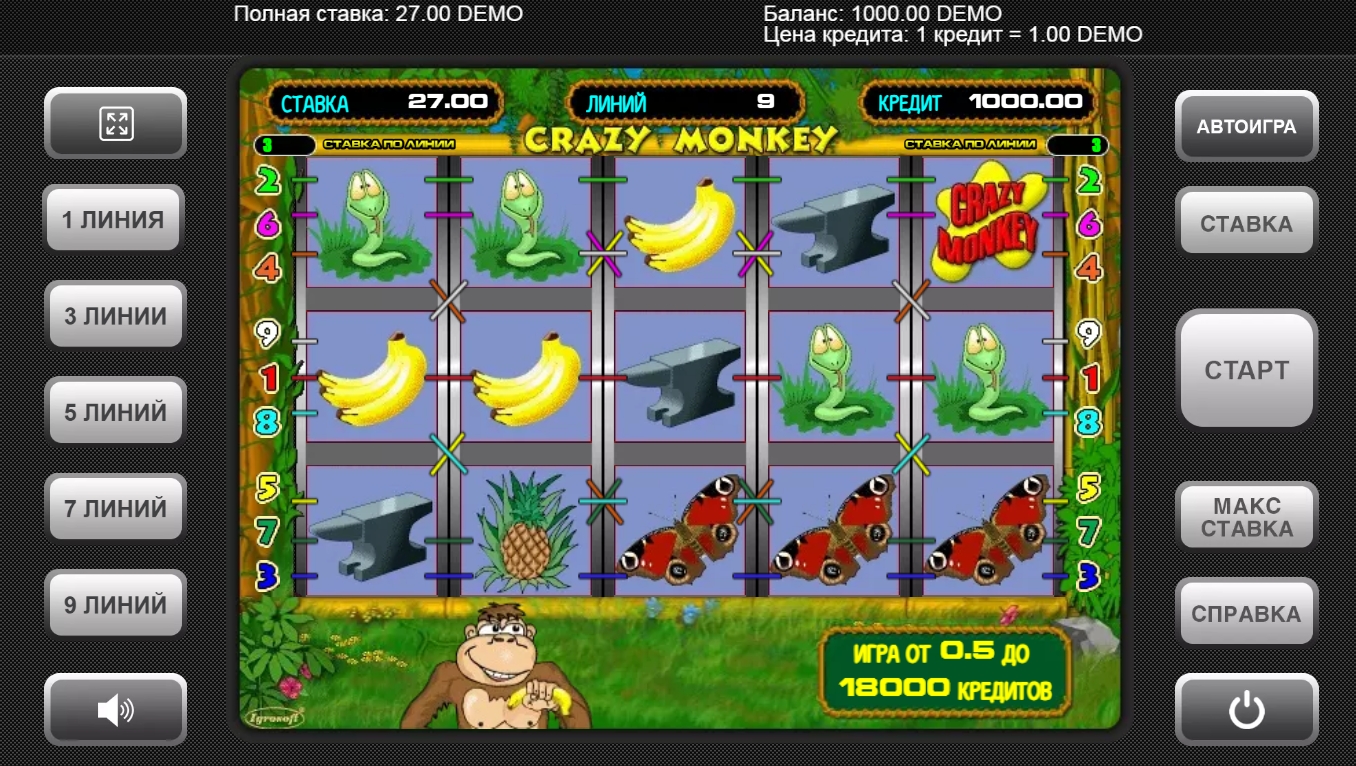Select the 1 ЛИНИЯ option

coord(113,219)
